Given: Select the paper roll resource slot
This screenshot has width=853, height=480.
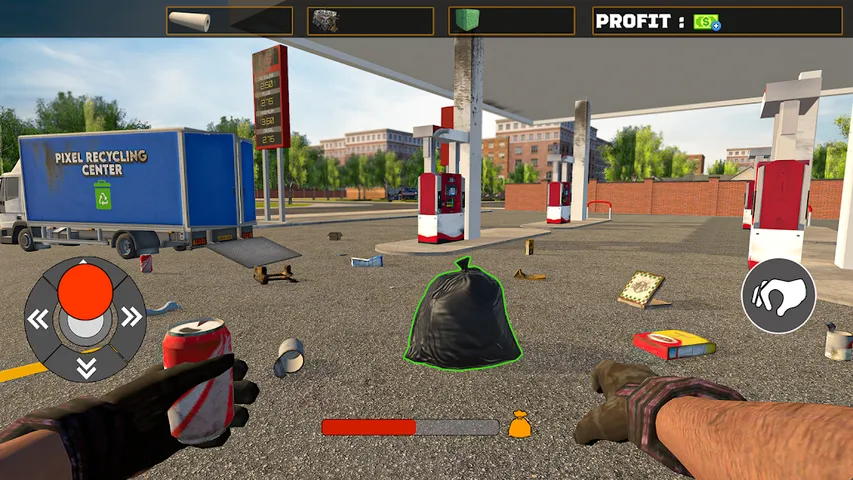Looking at the screenshot, I should coord(229,21).
